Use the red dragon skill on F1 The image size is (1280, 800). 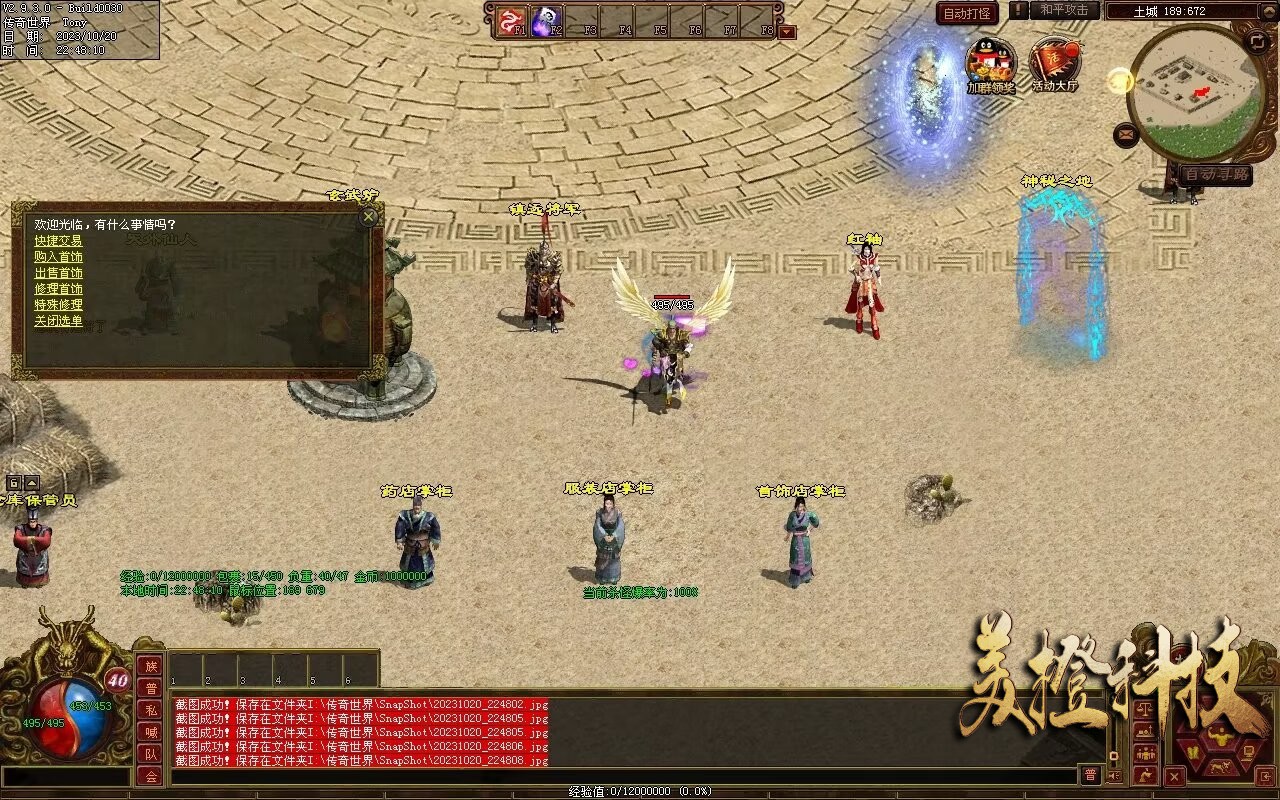click(x=512, y=20)
